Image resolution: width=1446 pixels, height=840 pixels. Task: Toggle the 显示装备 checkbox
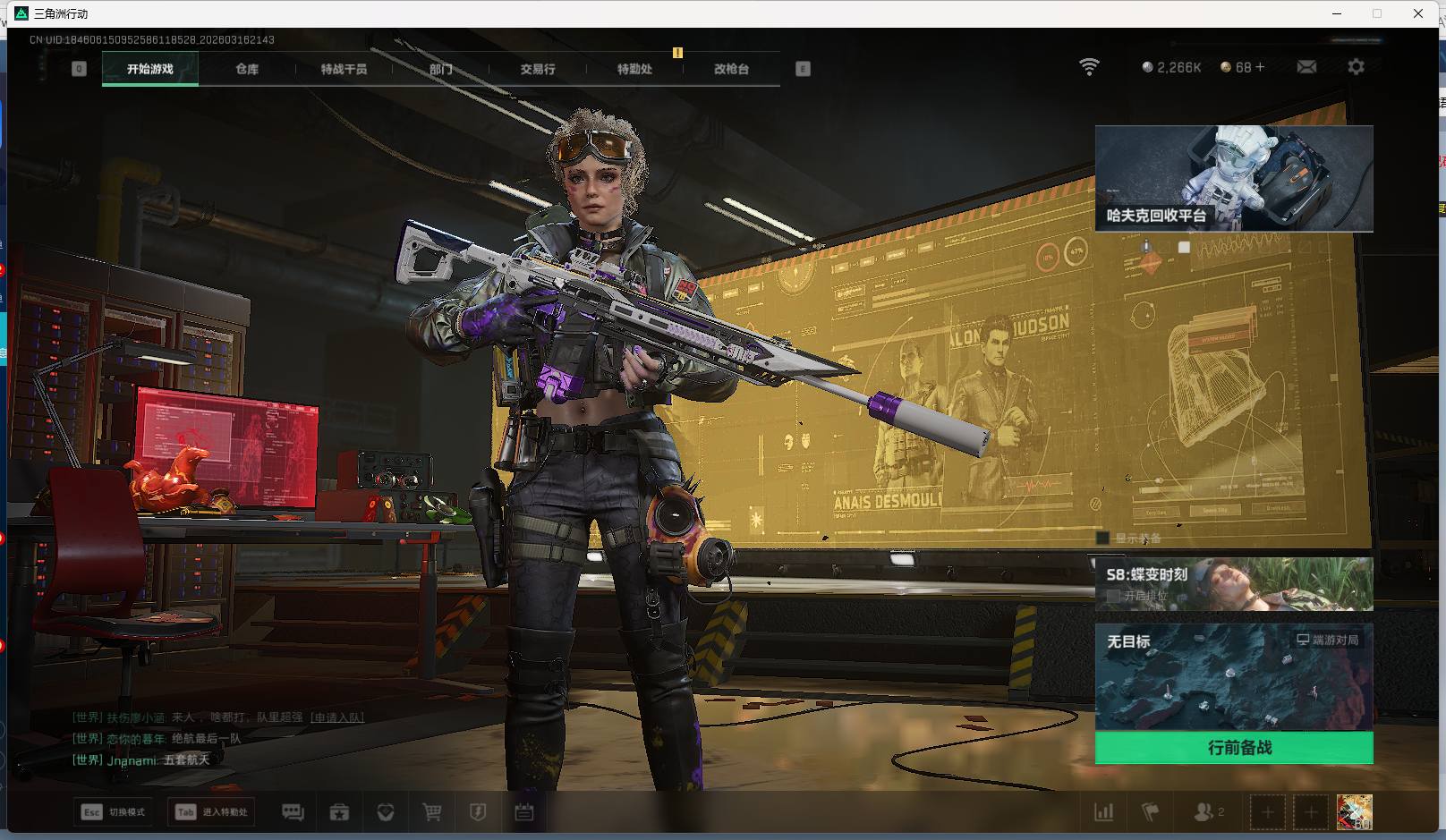pyautogui.click(x=1103, y=539)
